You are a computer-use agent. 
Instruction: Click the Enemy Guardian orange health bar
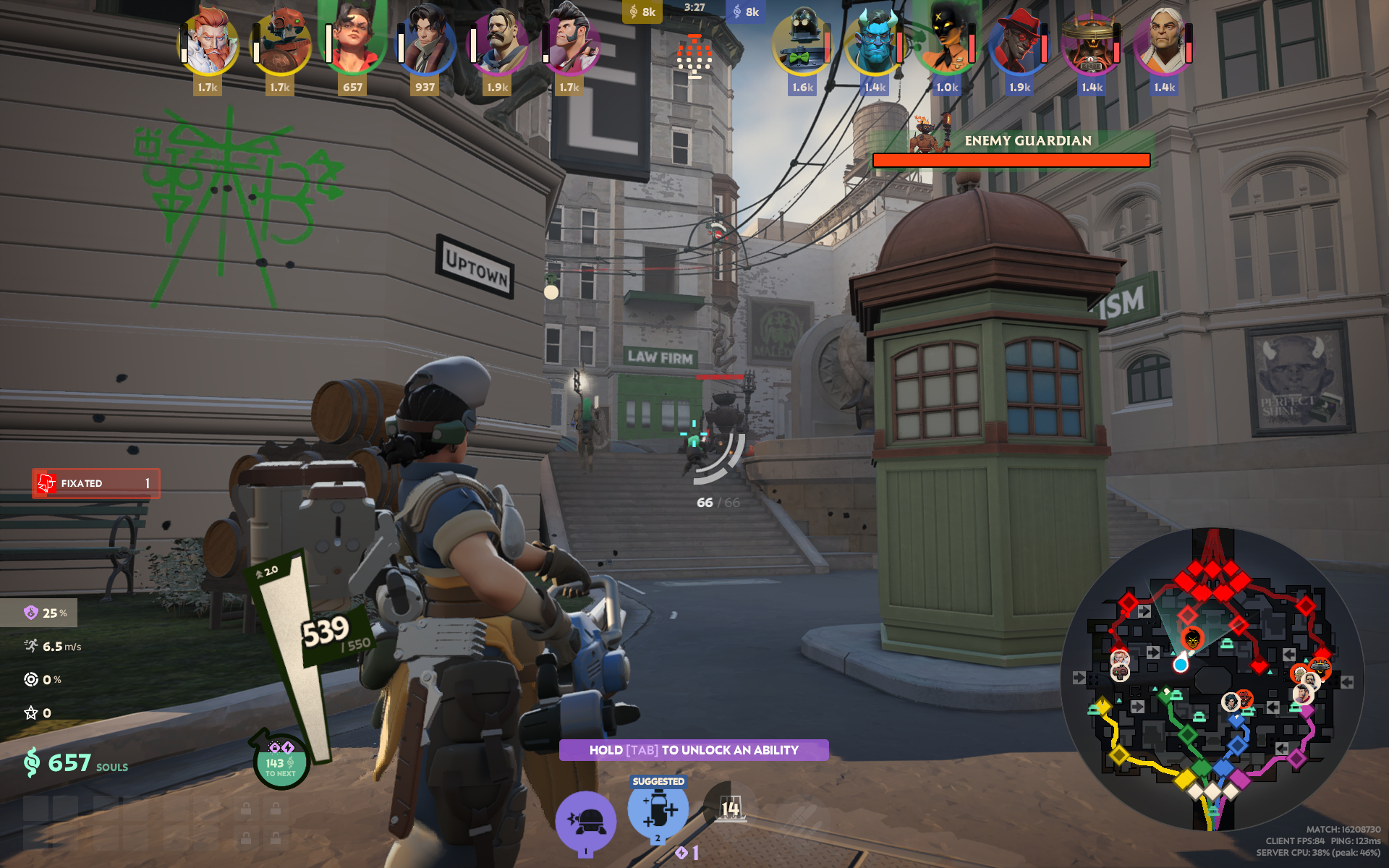click(x=1011, y=161)
